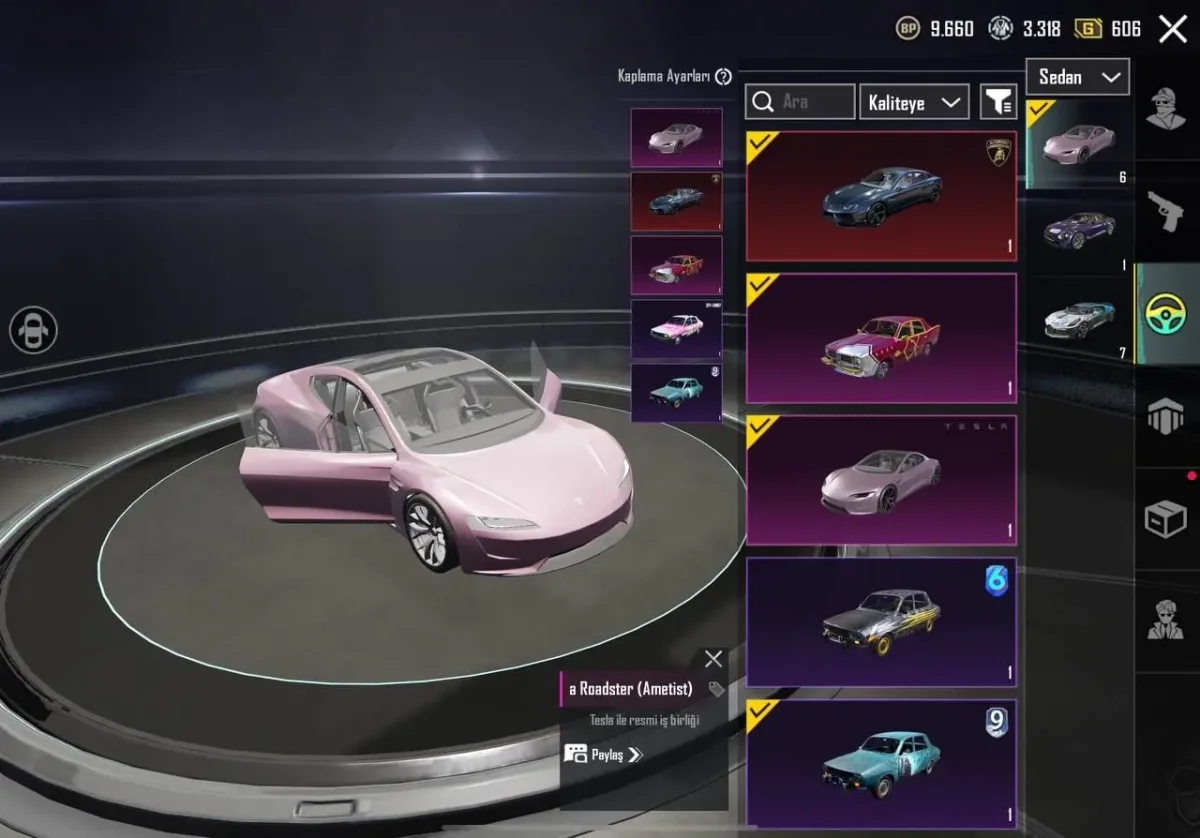Choose the purple sports car vehicle thumbnail

(x=1080, y=230)
